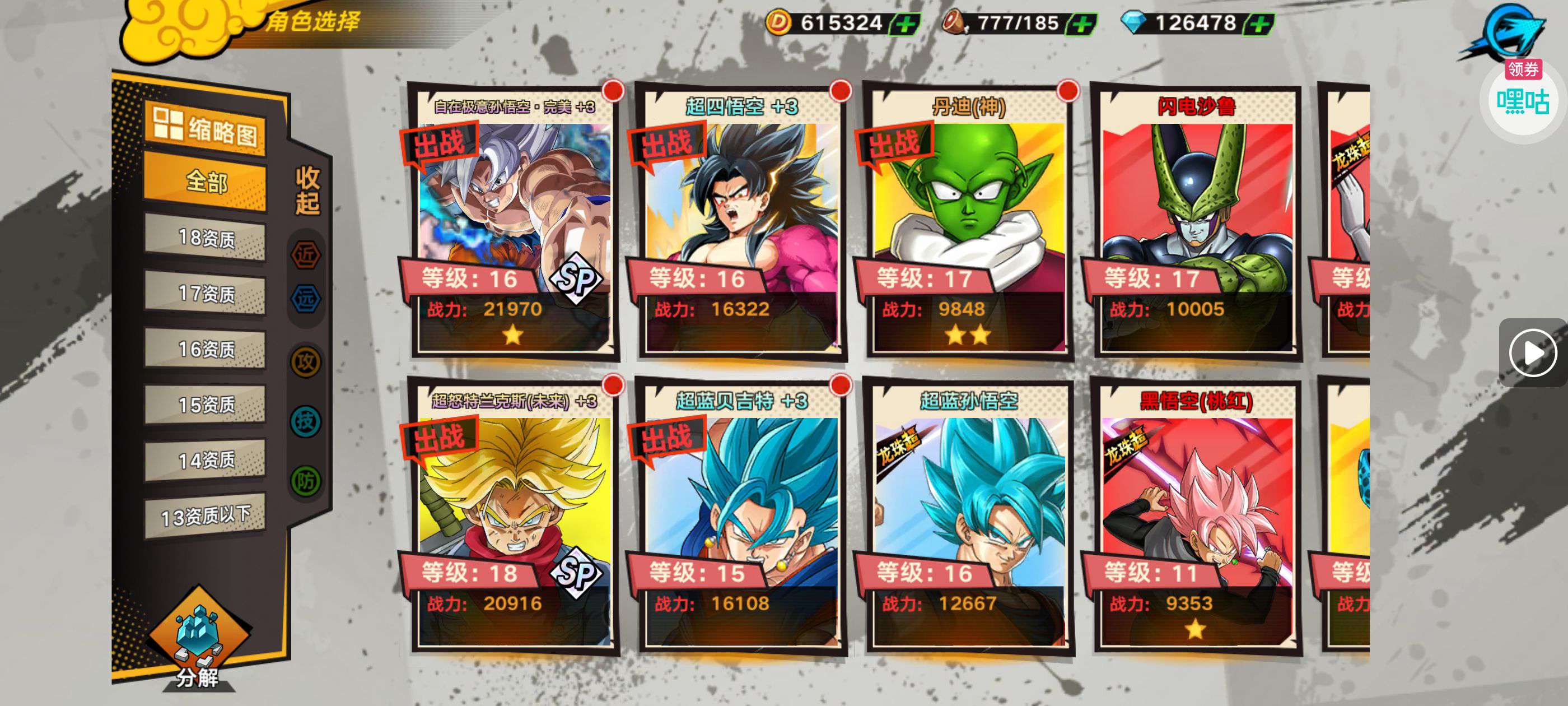1568x706 pixels.
Task: Toggle the 攻 attack type filter
Action: pyautogui.click(x=306, y=362)
